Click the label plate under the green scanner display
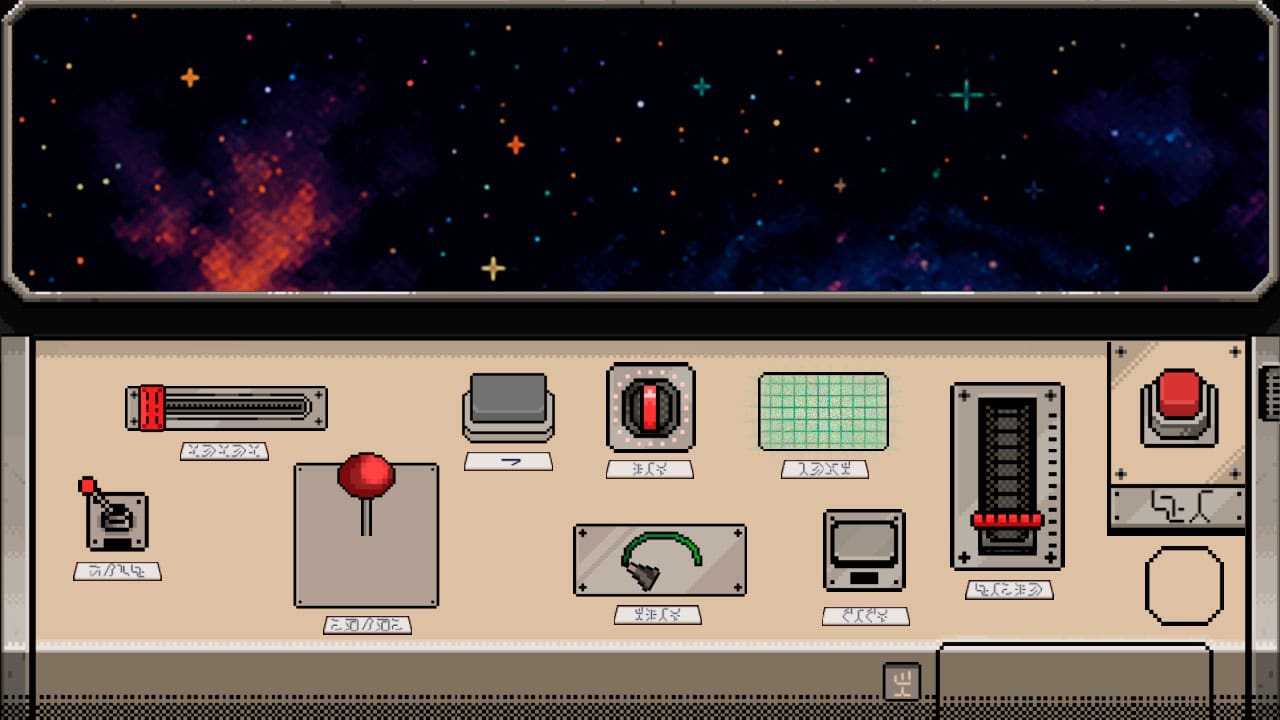This screenshot has width=1280, height=720. point(824,469)
